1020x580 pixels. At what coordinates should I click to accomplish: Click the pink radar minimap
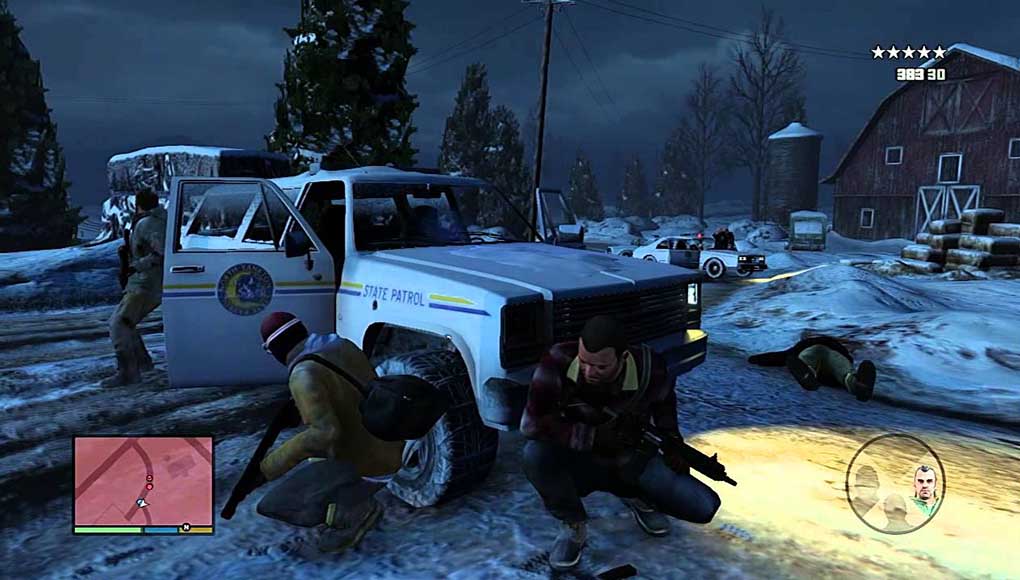pyautogui.click(x=143, y=480)
